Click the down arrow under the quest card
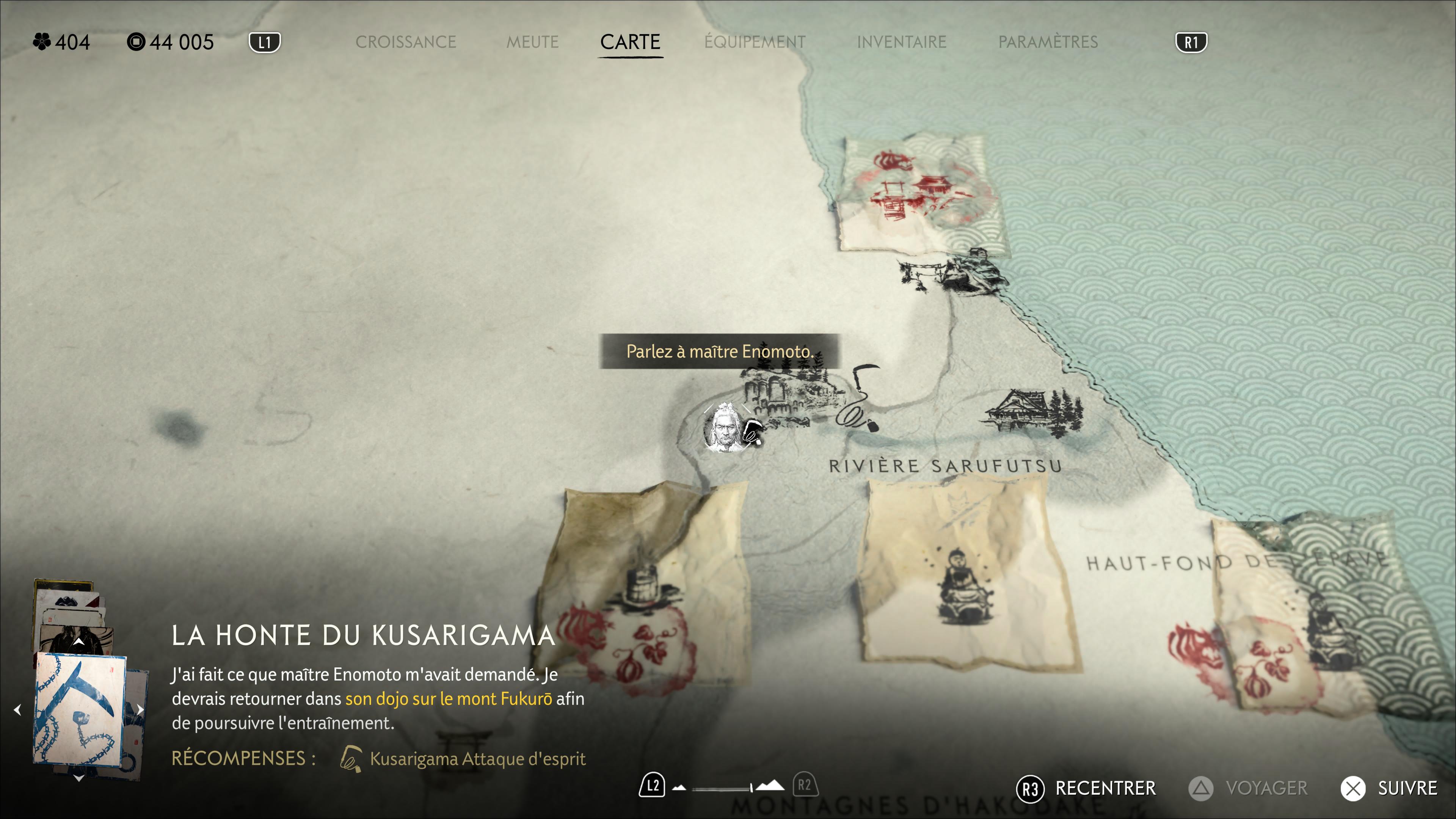 click(x=79, y=778)
